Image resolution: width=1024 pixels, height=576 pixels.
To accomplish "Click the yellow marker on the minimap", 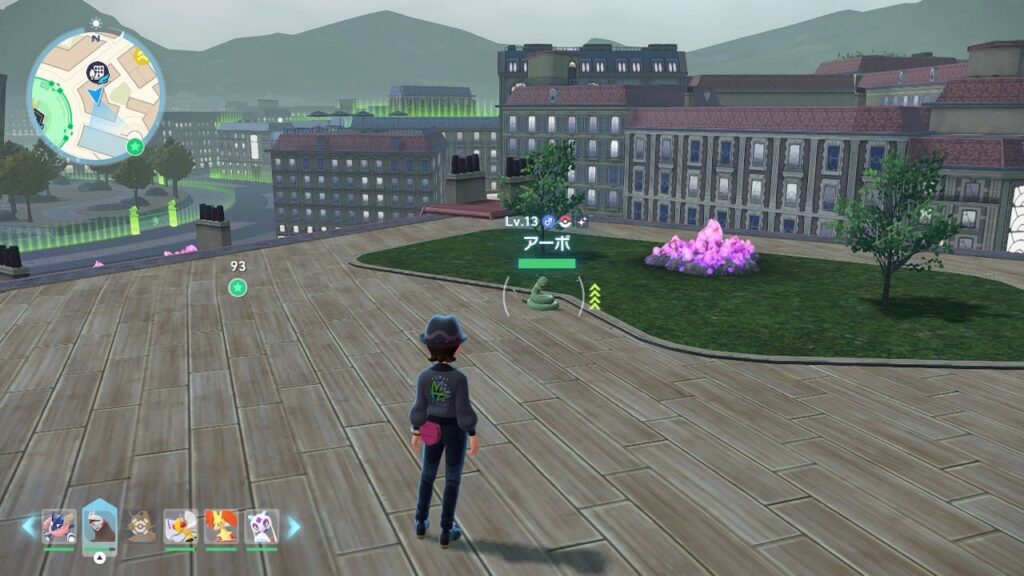I will [x=142, y=57].
